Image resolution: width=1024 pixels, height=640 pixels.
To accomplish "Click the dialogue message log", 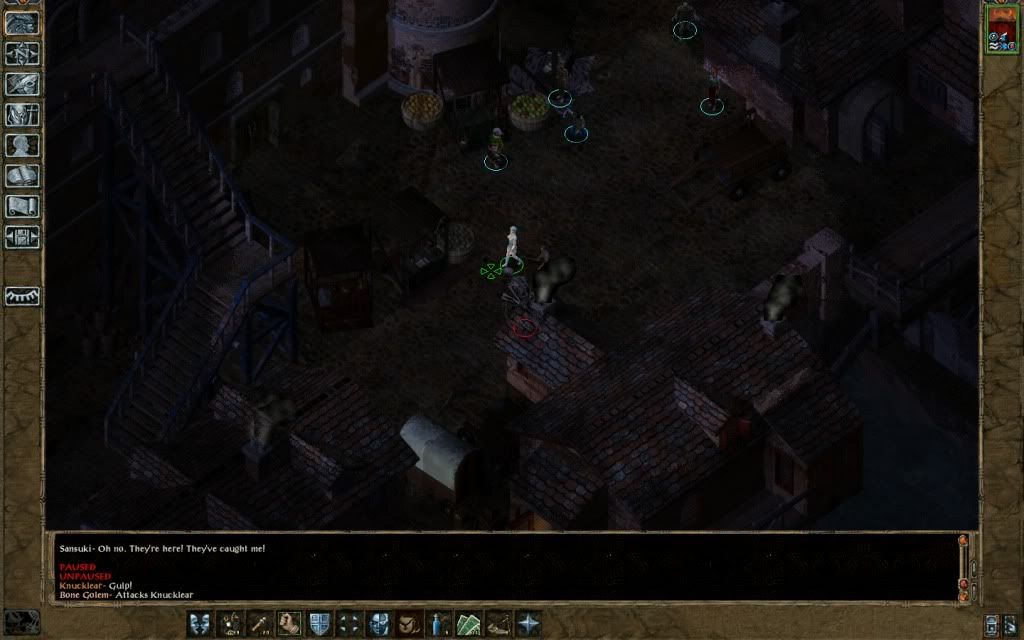I will point(500,570).
